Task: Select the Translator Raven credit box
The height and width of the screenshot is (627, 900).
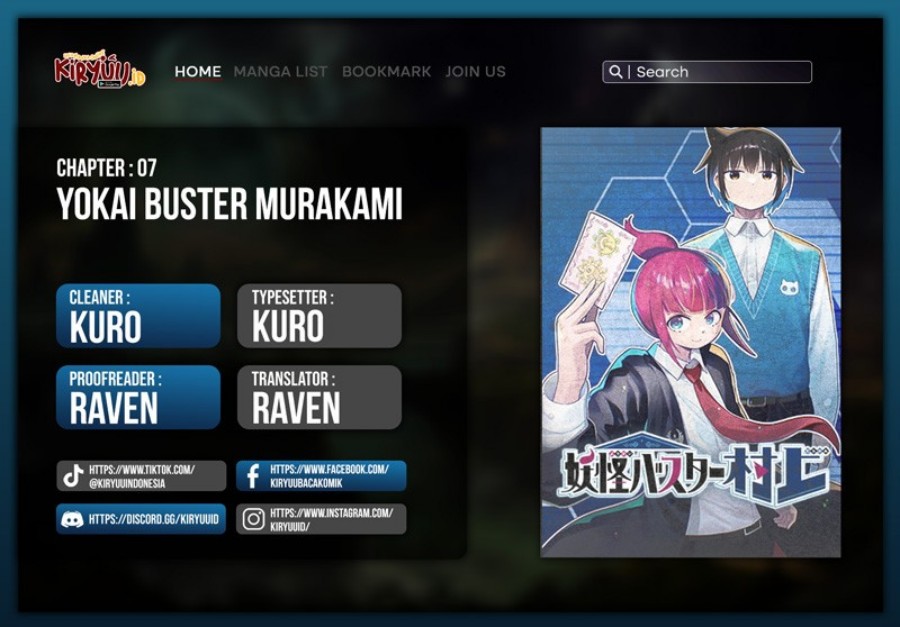Action: click(319, 397)
